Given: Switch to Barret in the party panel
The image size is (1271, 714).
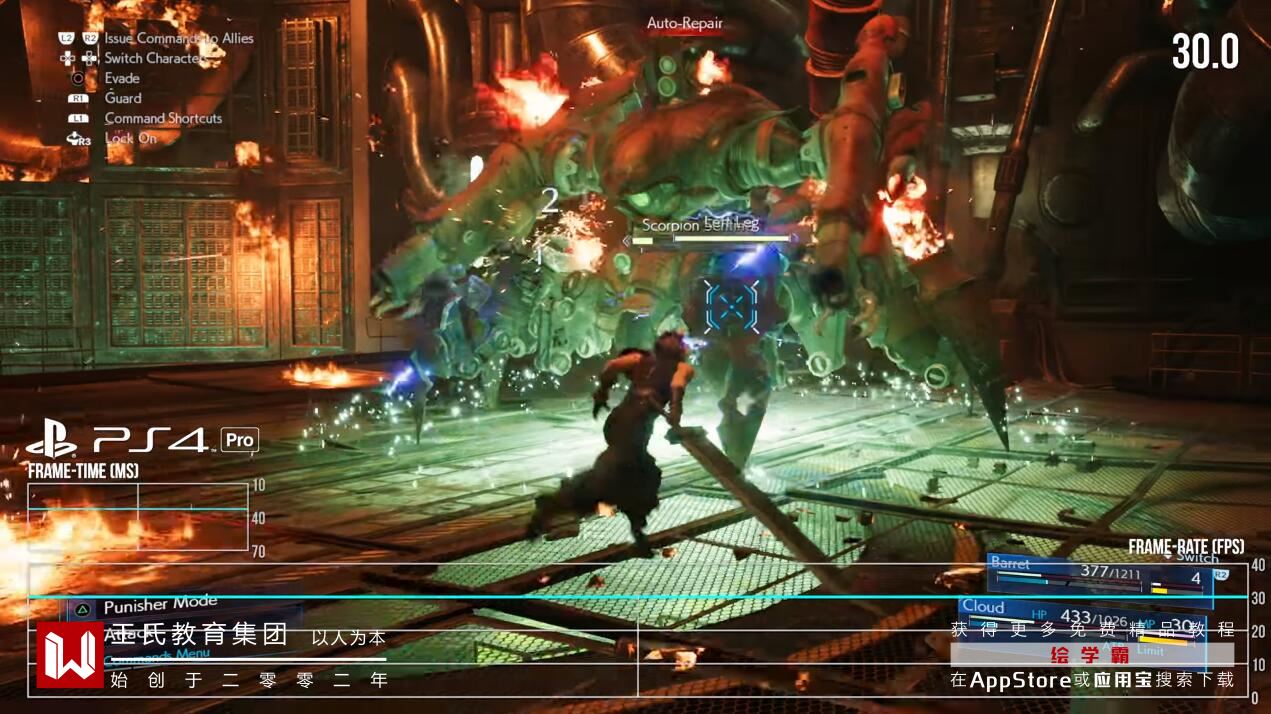Looking at the screenshot, I should point(1098,574).
